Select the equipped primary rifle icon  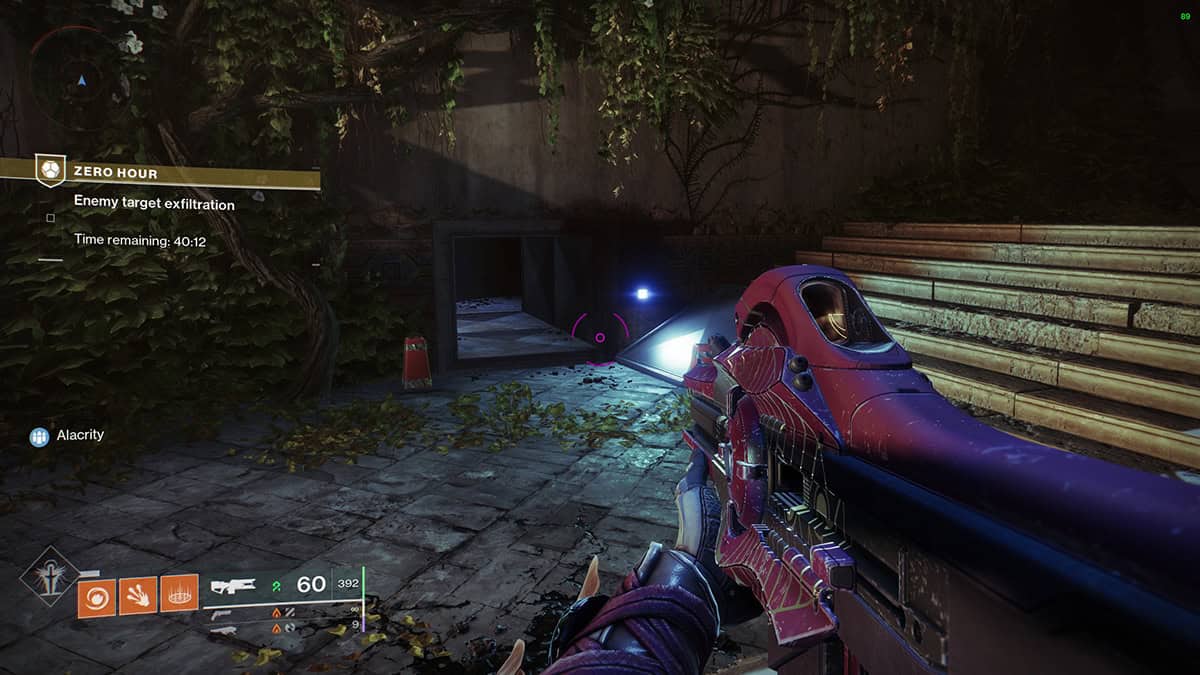point(234,587)
